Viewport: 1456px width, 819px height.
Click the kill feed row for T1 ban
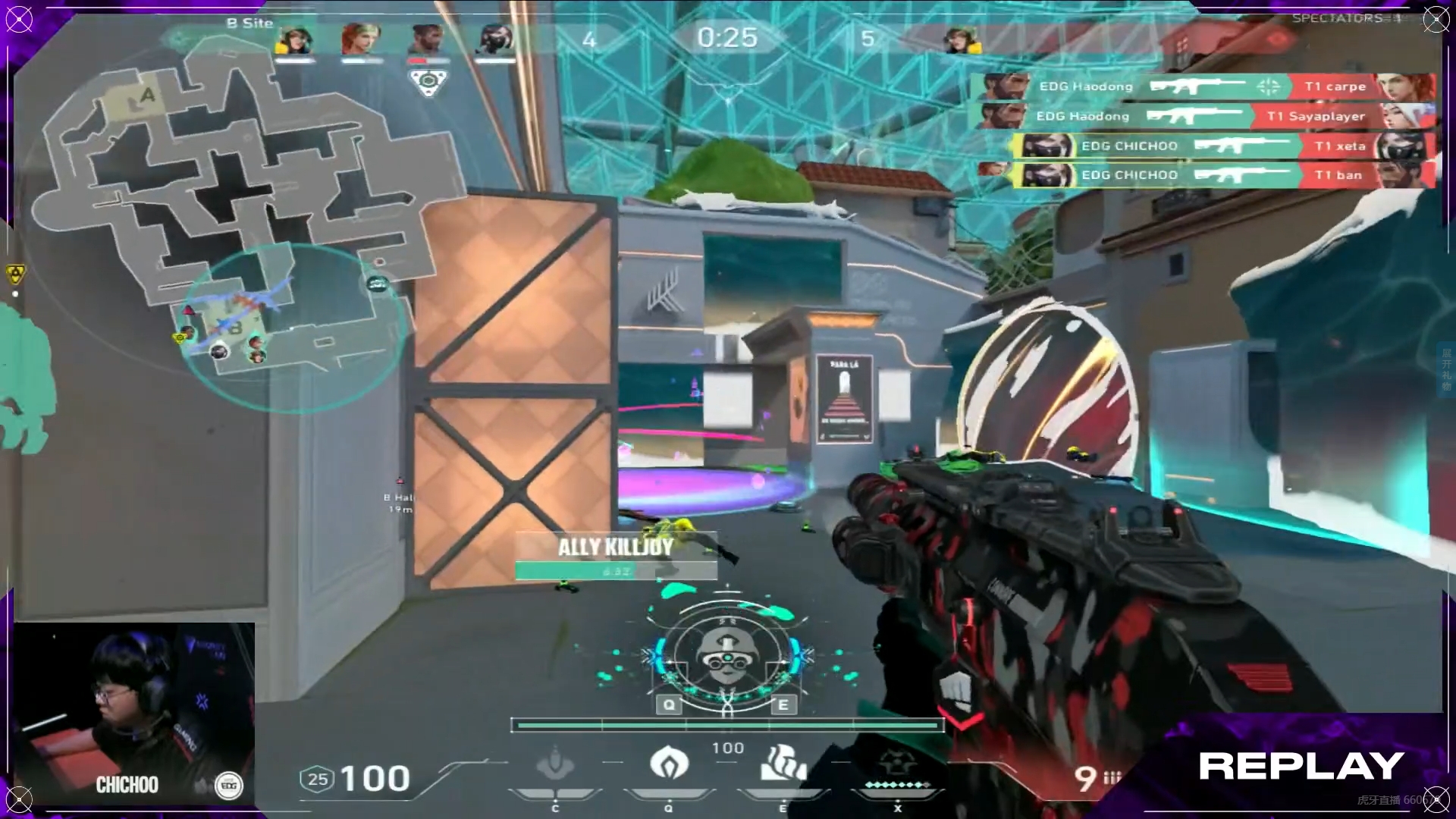click(x=1224, y=175)
